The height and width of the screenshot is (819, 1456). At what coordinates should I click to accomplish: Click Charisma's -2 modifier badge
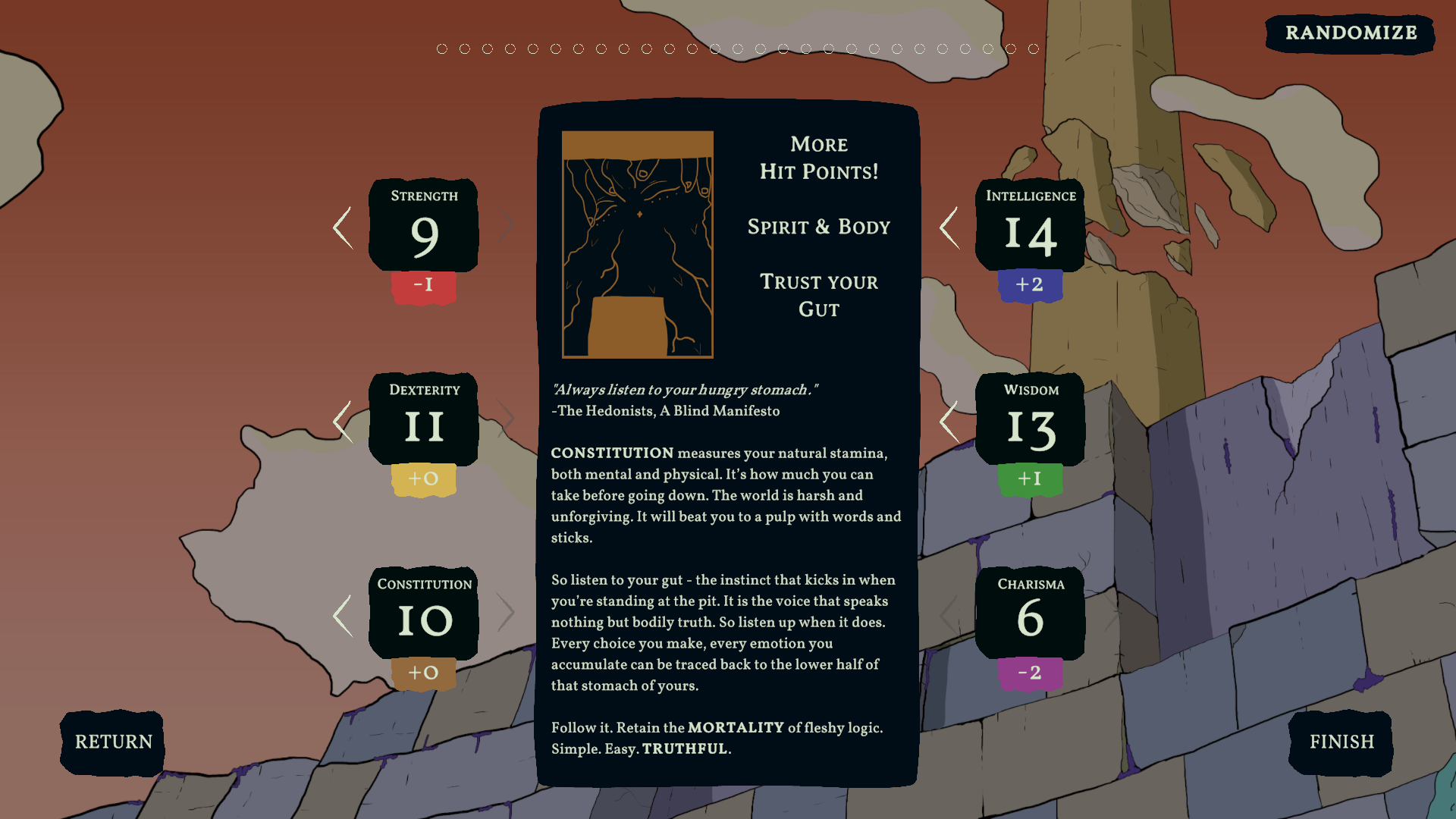[x=1030, y=672]
